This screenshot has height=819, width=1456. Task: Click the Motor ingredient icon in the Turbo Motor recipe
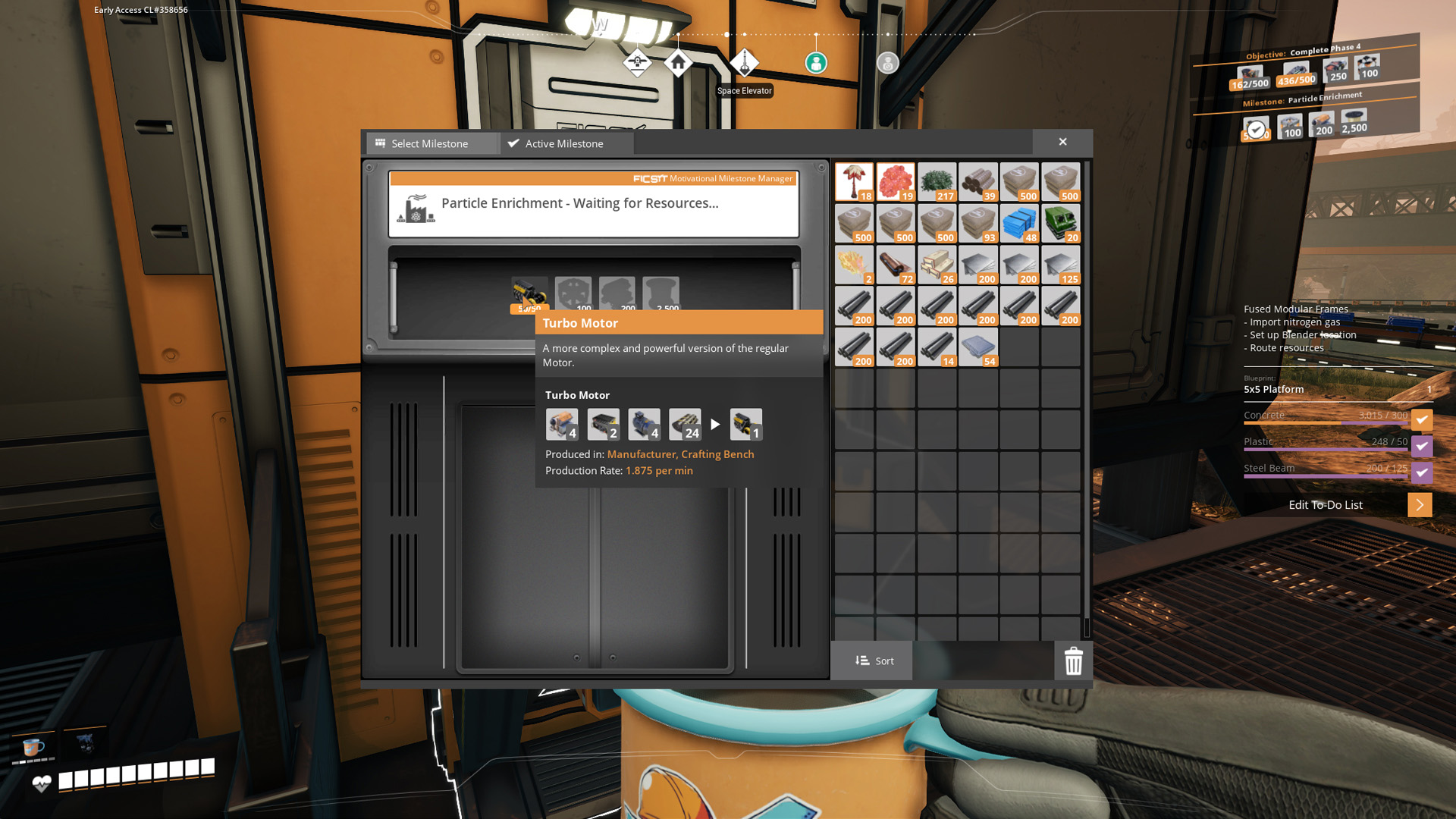644,424
